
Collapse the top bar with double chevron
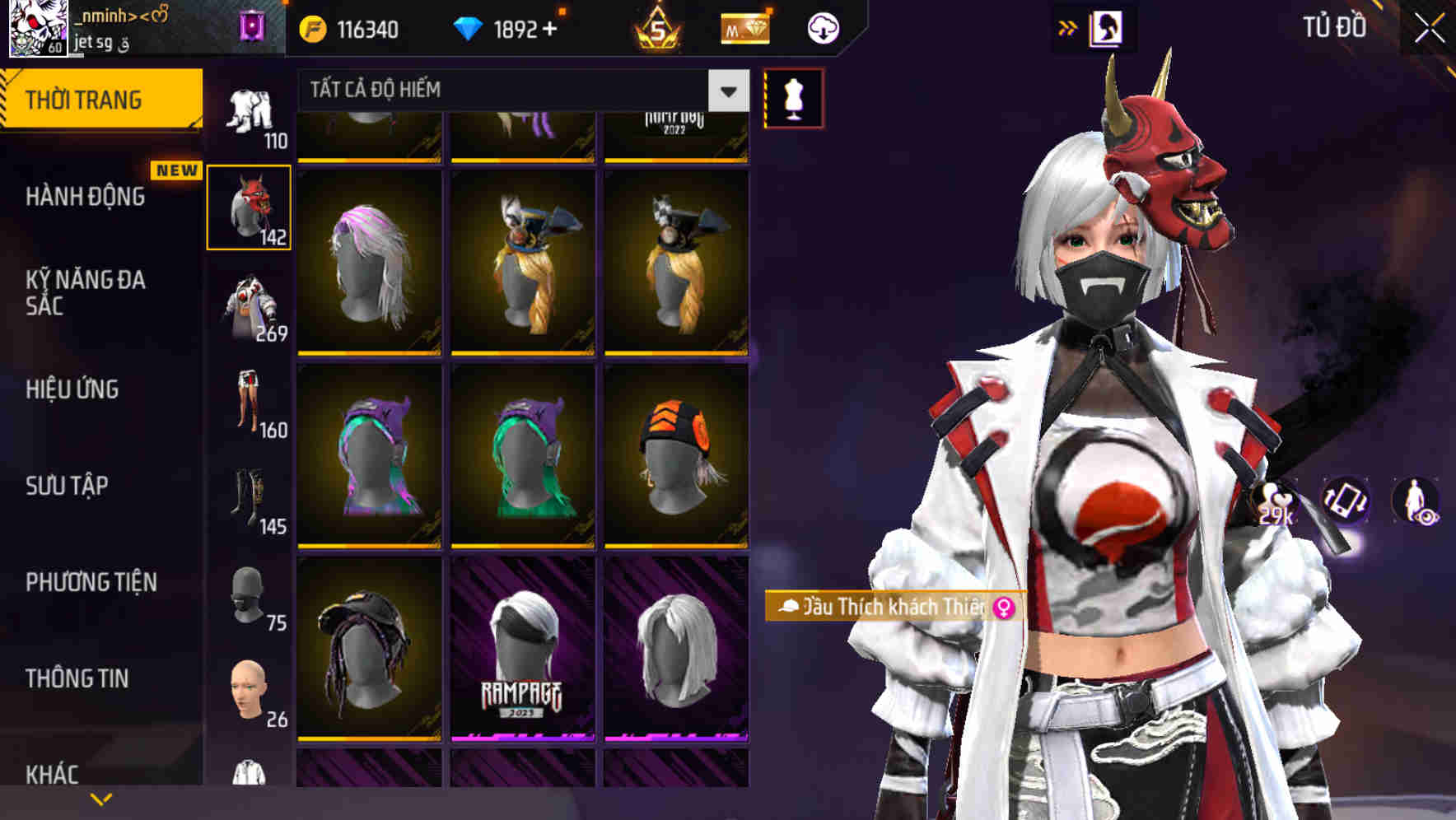tap(1067, 27)
